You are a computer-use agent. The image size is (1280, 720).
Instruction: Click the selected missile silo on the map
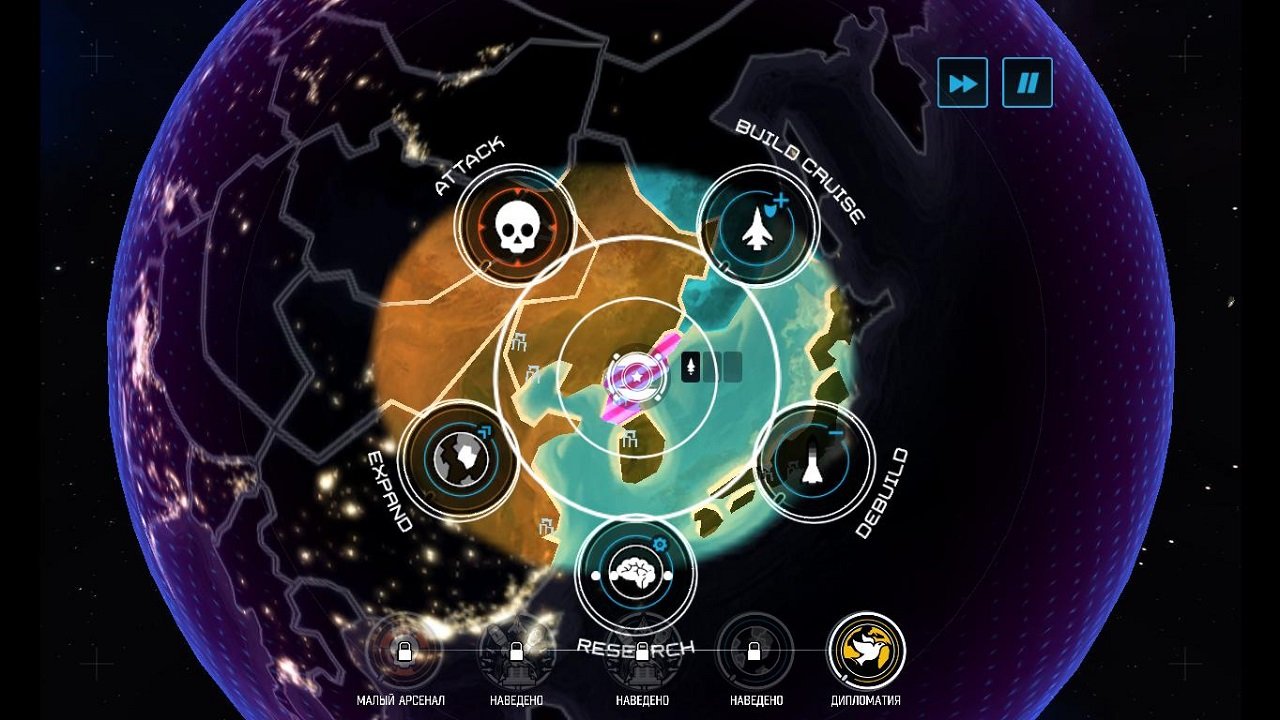pos(639,378)
